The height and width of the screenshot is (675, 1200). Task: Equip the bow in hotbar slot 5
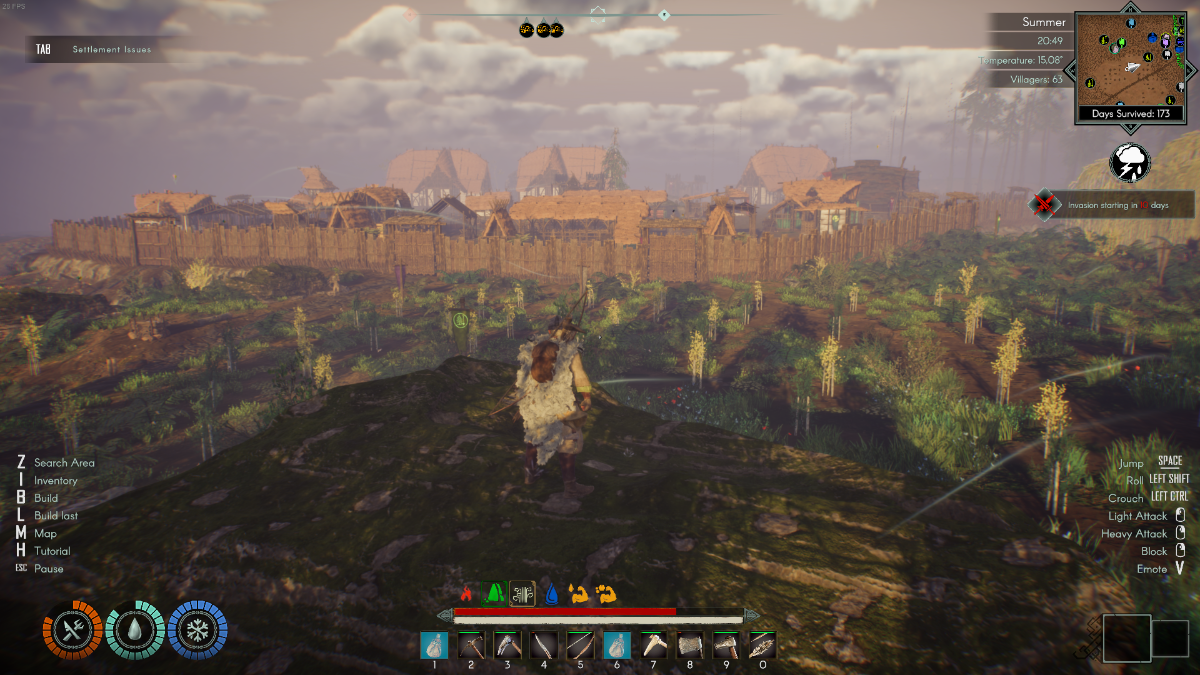point(580,646)
